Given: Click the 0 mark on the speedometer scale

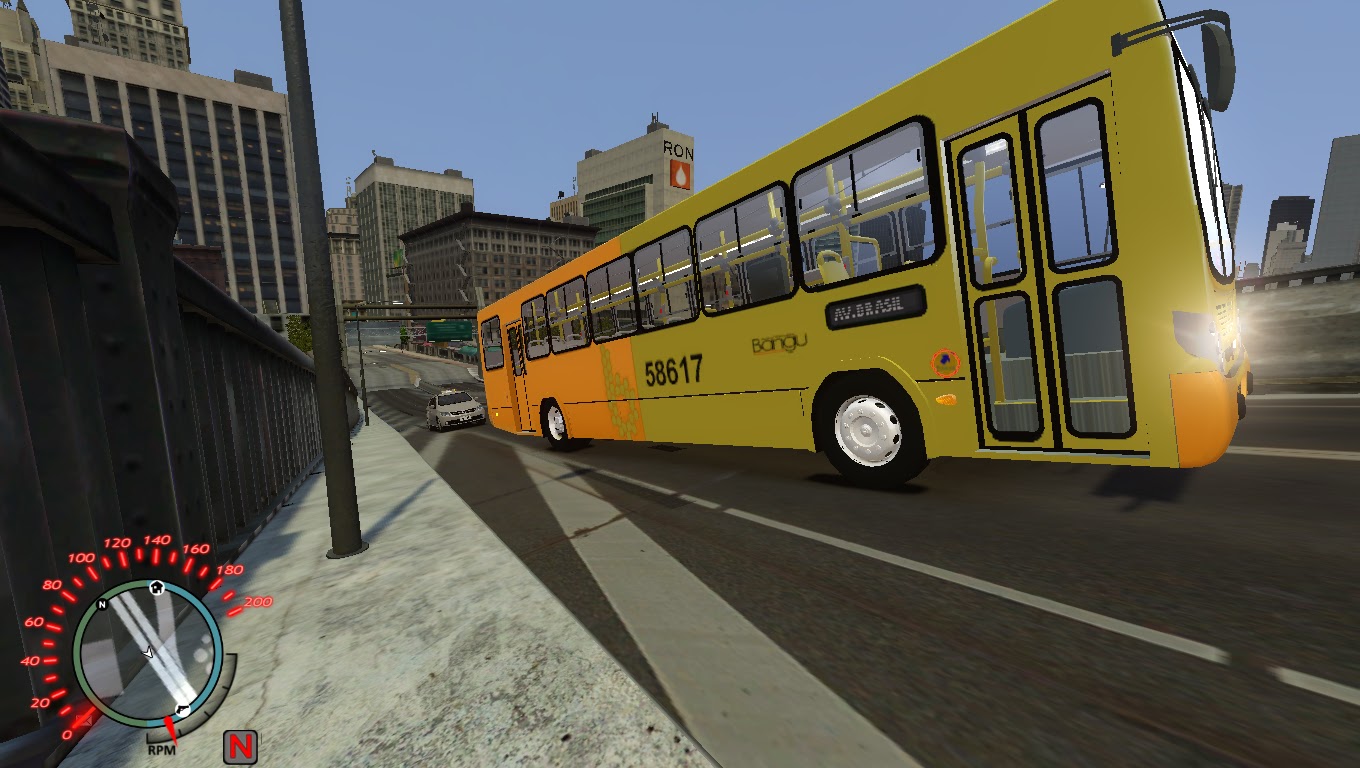Looking at the screenshot, I should (66, 733).
